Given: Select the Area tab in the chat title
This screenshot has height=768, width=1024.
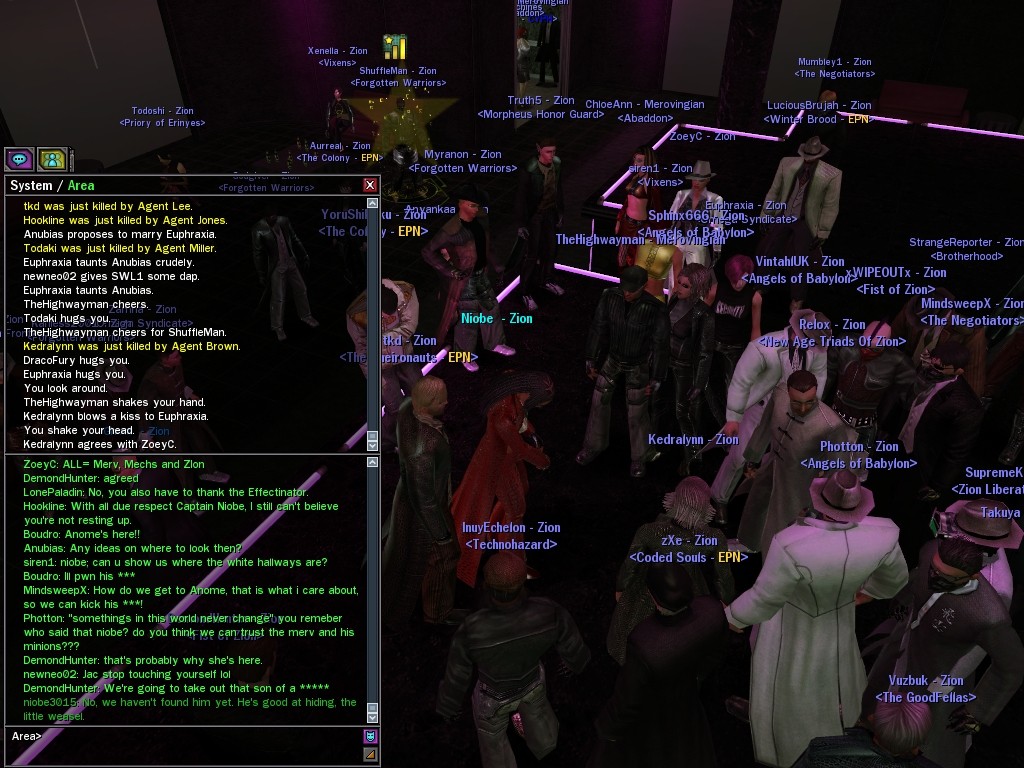Looking at the screenshot, I should click(81, 185).
